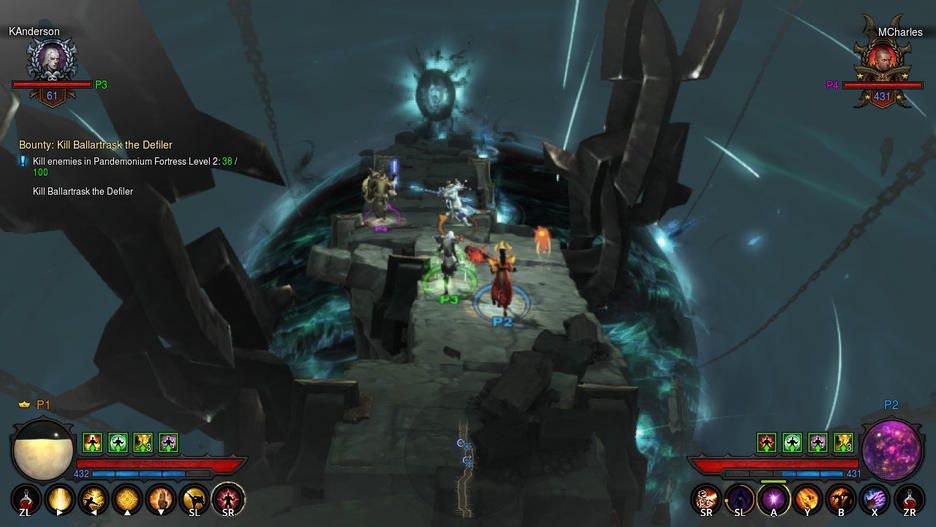Select P1's red figure buff icon
Screen dimensions: 936x527
(93, 442)
